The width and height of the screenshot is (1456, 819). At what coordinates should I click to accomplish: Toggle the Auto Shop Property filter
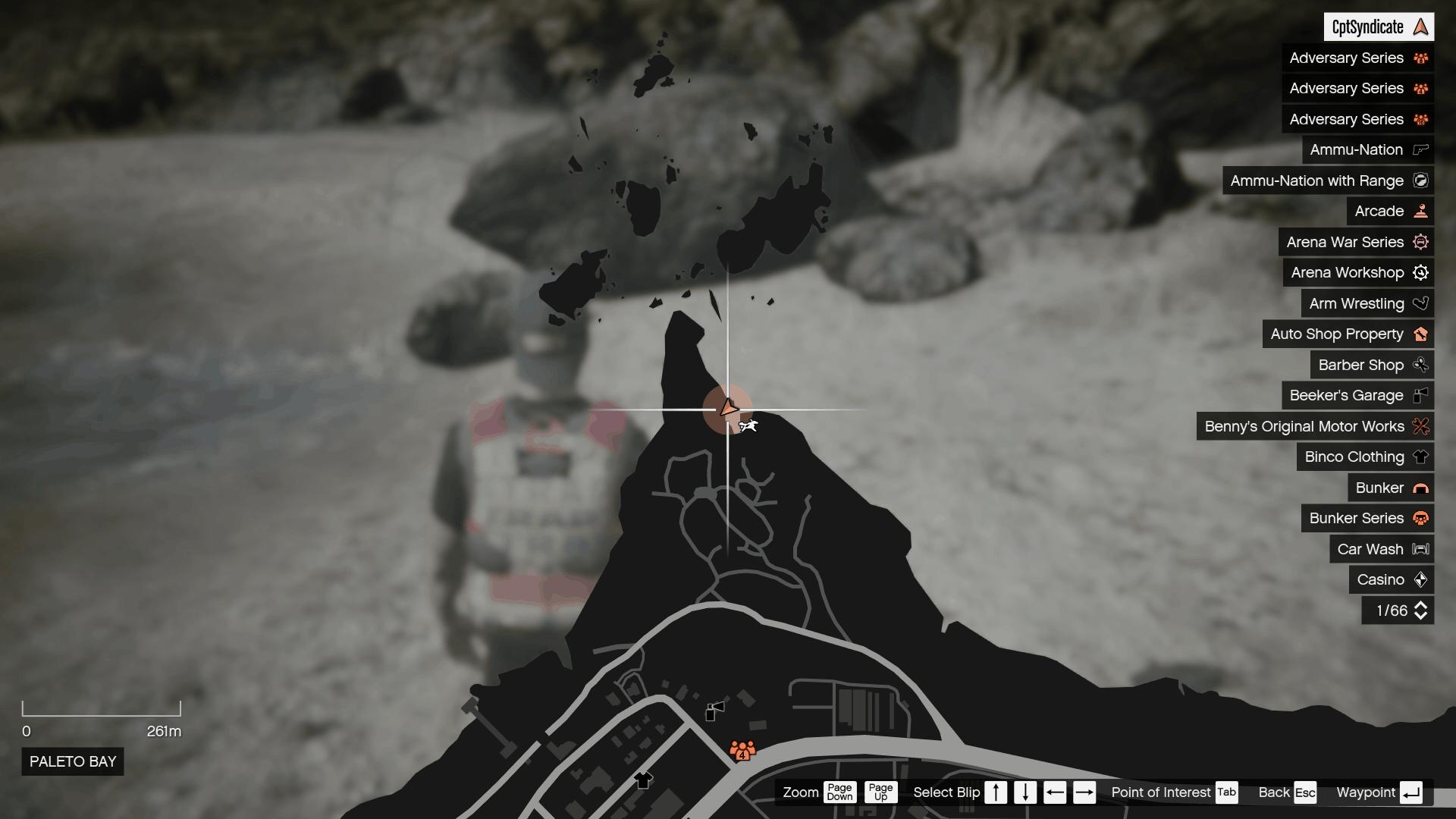pos(1420,334)
